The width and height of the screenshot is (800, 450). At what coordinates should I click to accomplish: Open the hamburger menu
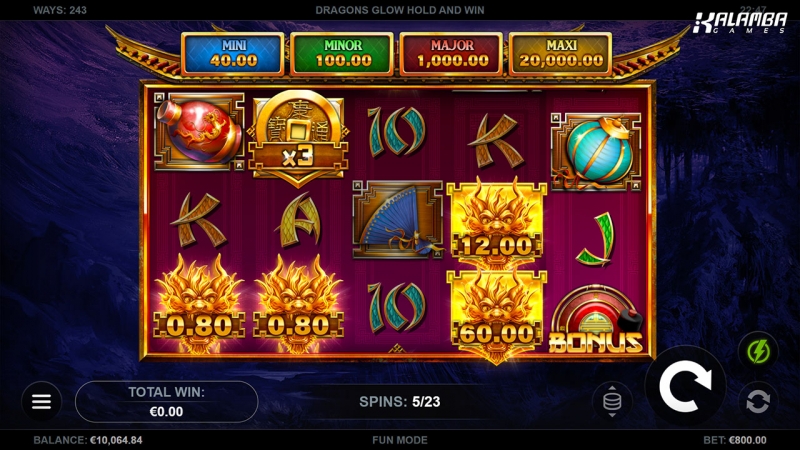(x=41, y=401)
